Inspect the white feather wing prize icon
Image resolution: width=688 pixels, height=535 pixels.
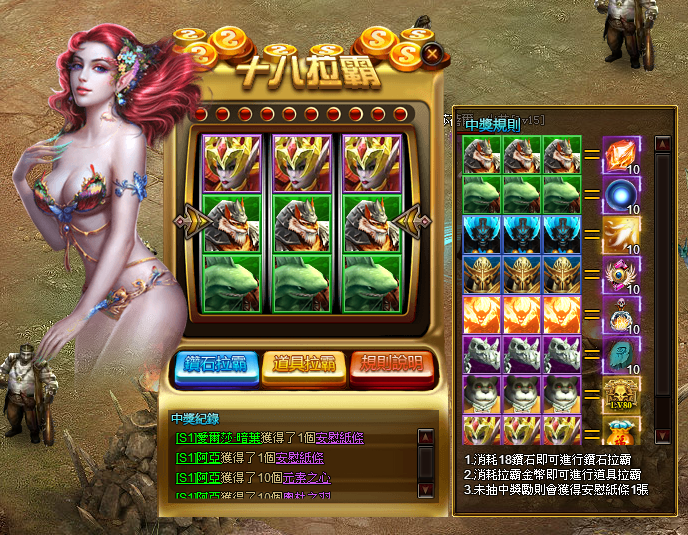coord(620,235)
